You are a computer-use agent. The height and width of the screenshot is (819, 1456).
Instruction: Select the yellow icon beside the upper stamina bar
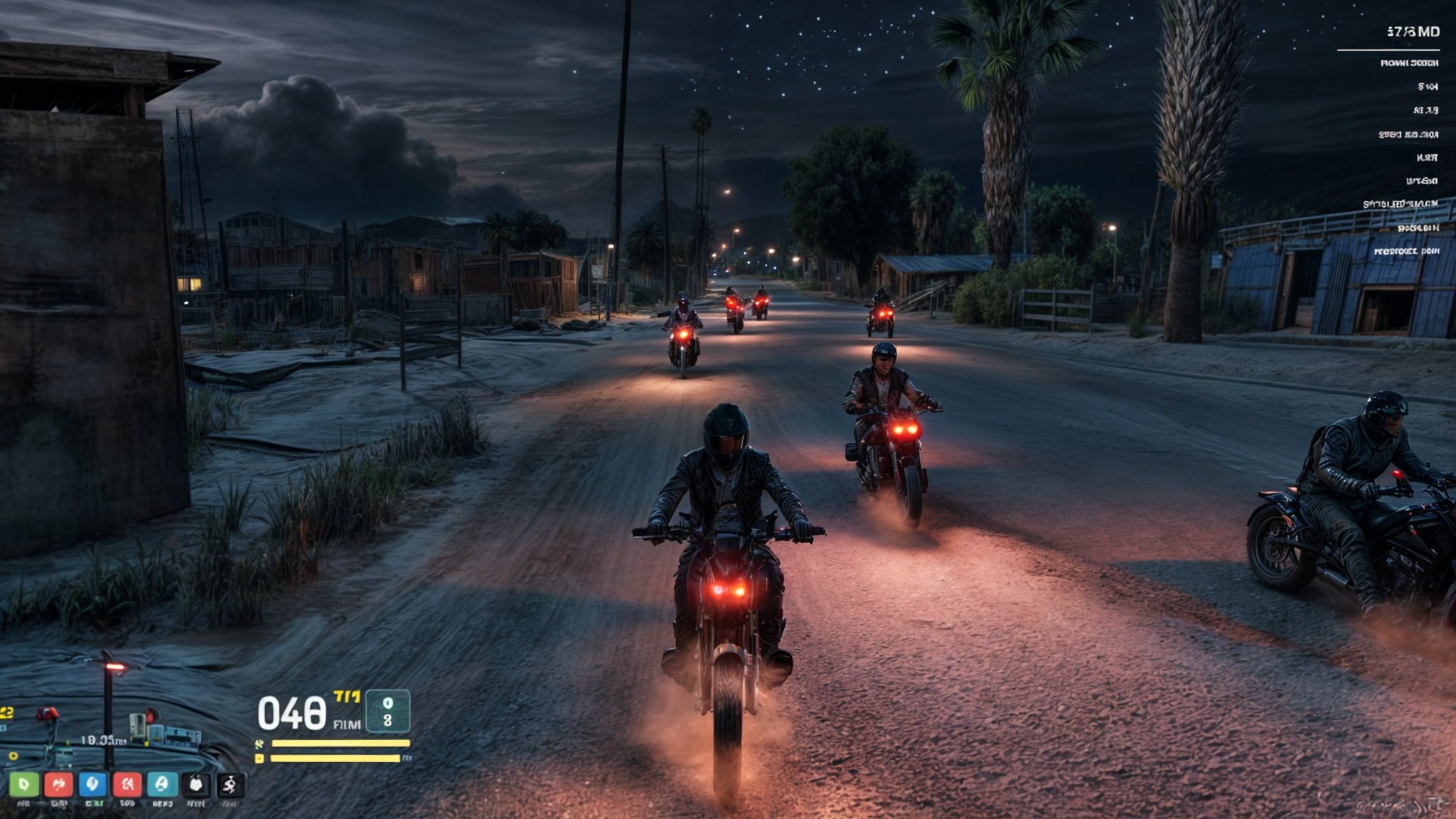[259, 743]
